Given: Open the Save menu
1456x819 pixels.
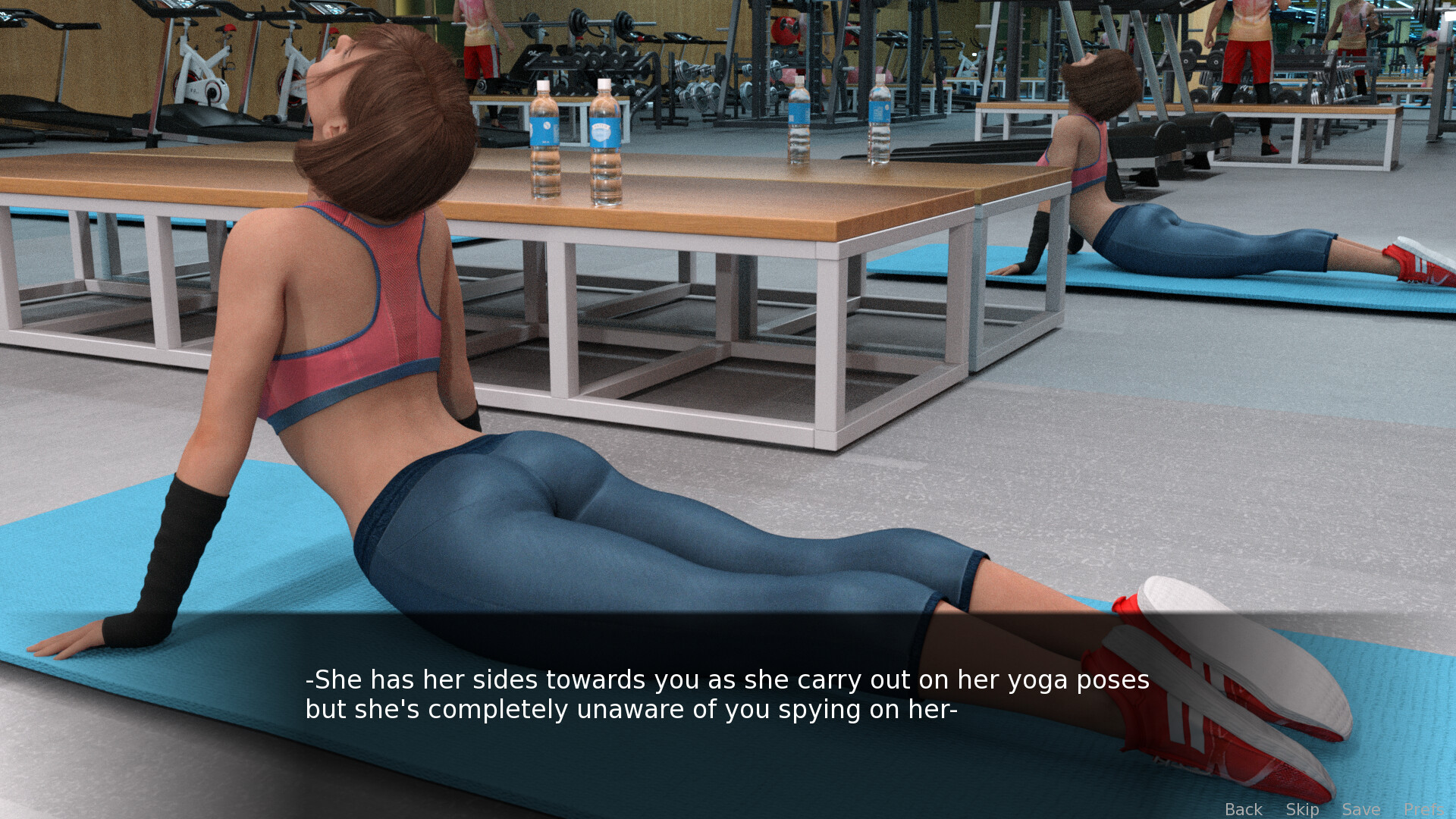Looking at the screenshot, I should click(x=1360, y=809).
